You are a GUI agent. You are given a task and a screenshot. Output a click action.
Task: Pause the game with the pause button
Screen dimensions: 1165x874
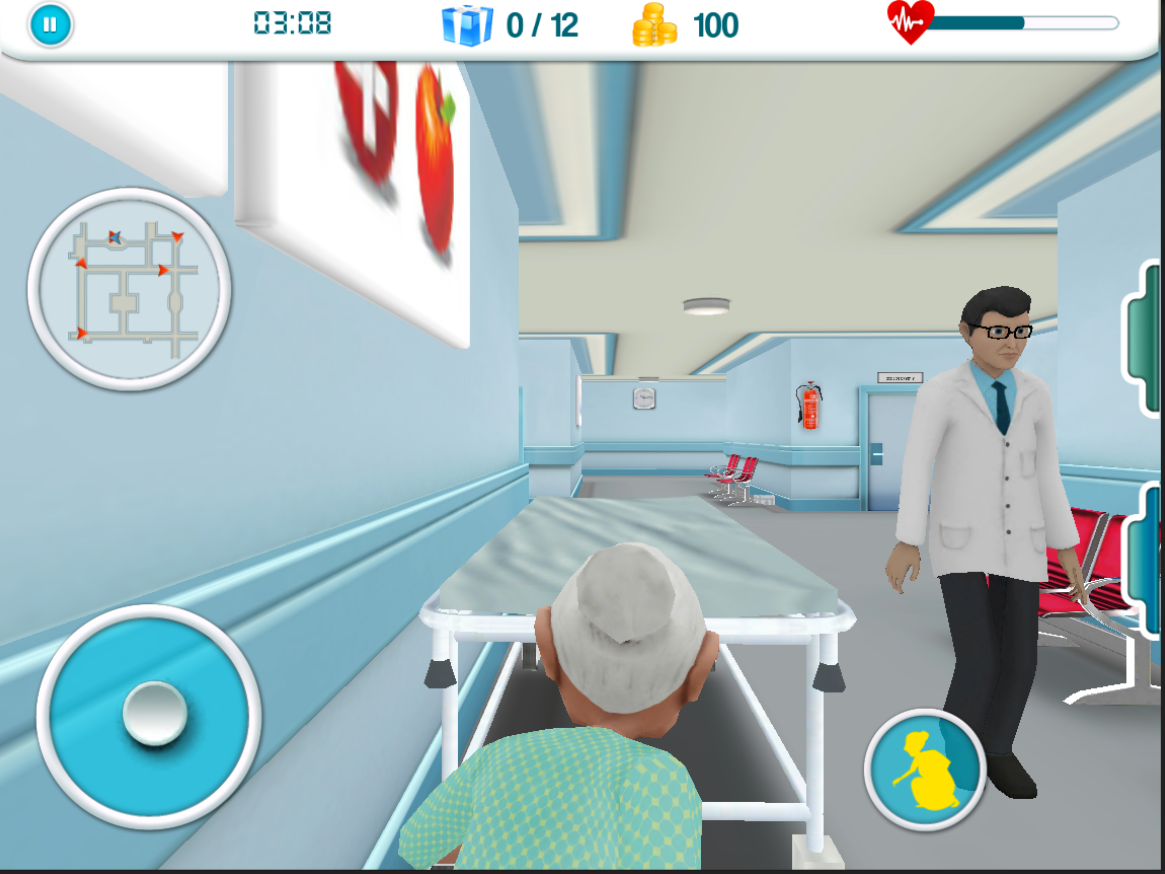click(51, 25)
